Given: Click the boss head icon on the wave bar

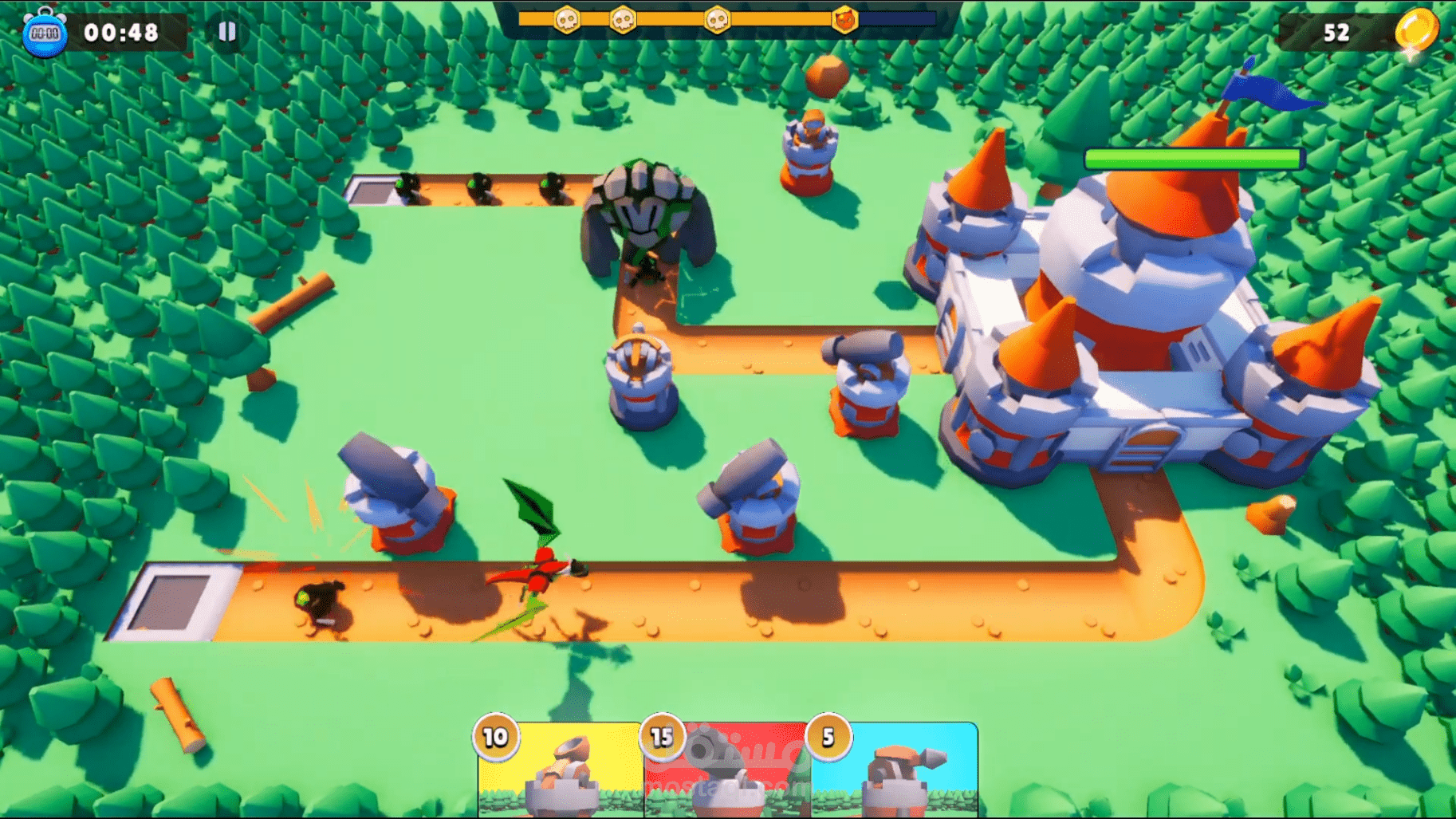Looking at the screenshot, I should 844,18.
